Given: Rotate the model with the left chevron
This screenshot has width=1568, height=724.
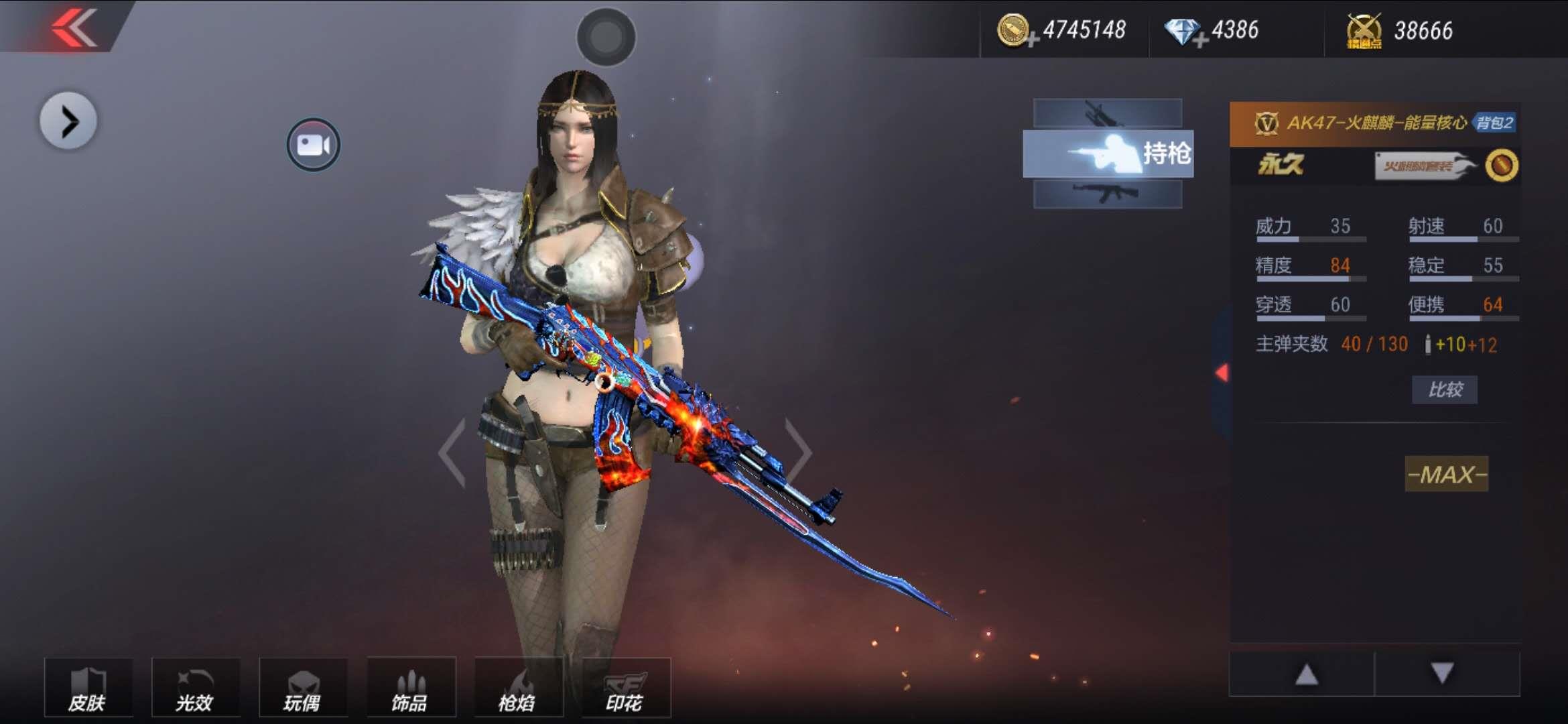Looking at the screenshot, I should click(453, 452).
